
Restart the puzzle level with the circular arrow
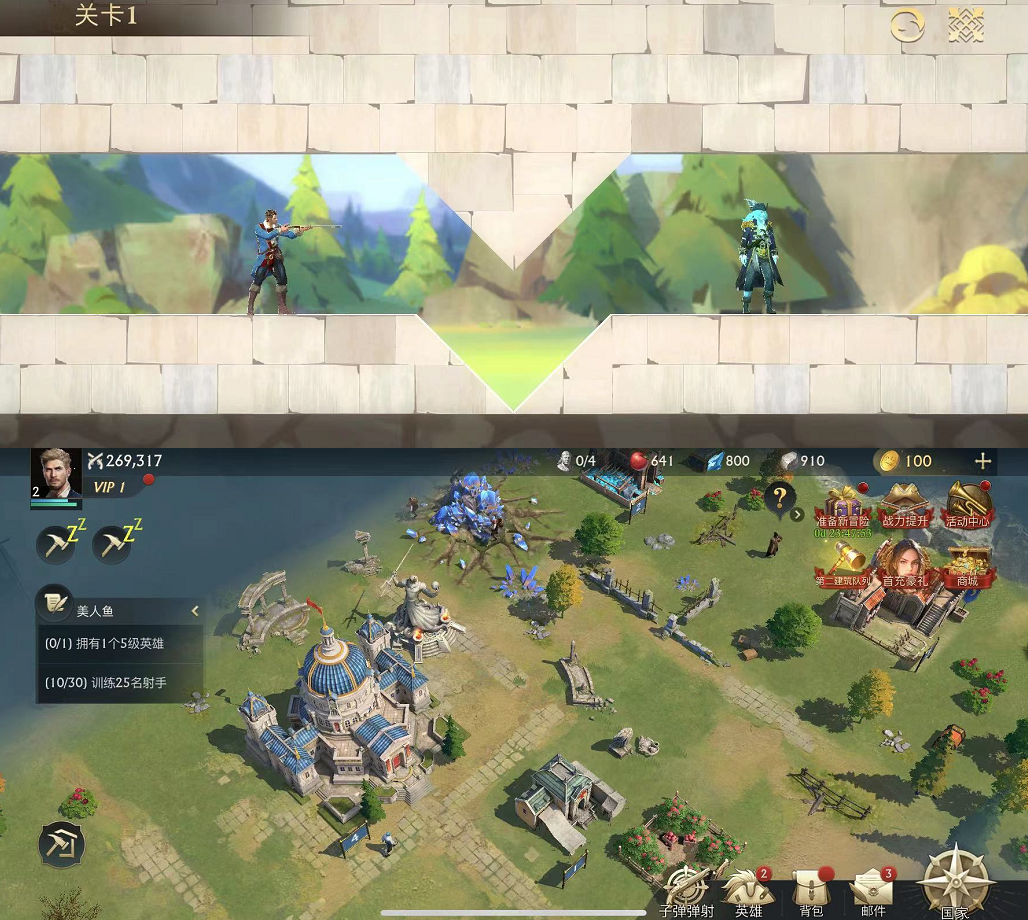tap(907, 26)
